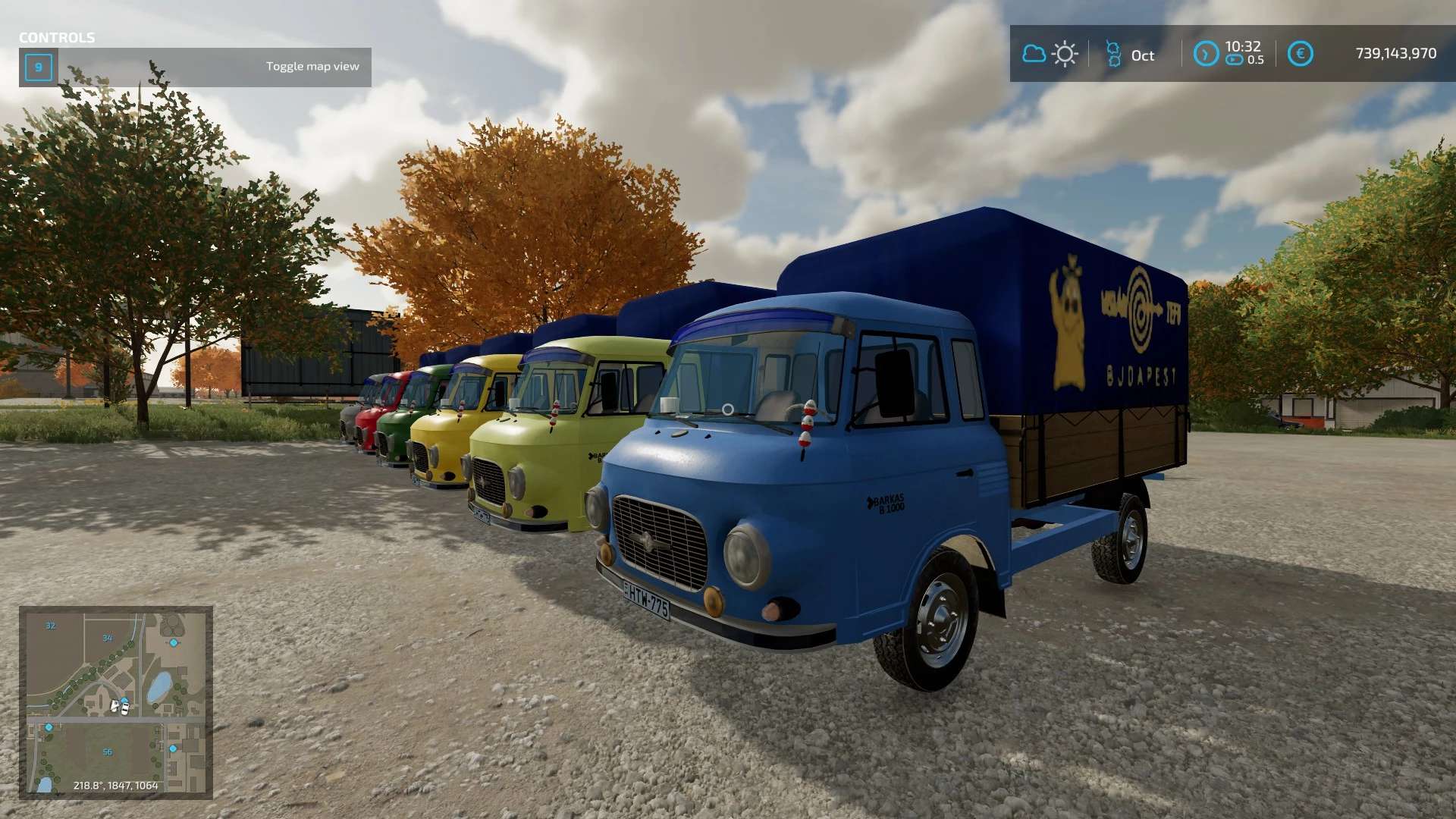Screen dimensions: 1456x819
Task: Click the blue clock time icon
Action: click(1206, 54)
